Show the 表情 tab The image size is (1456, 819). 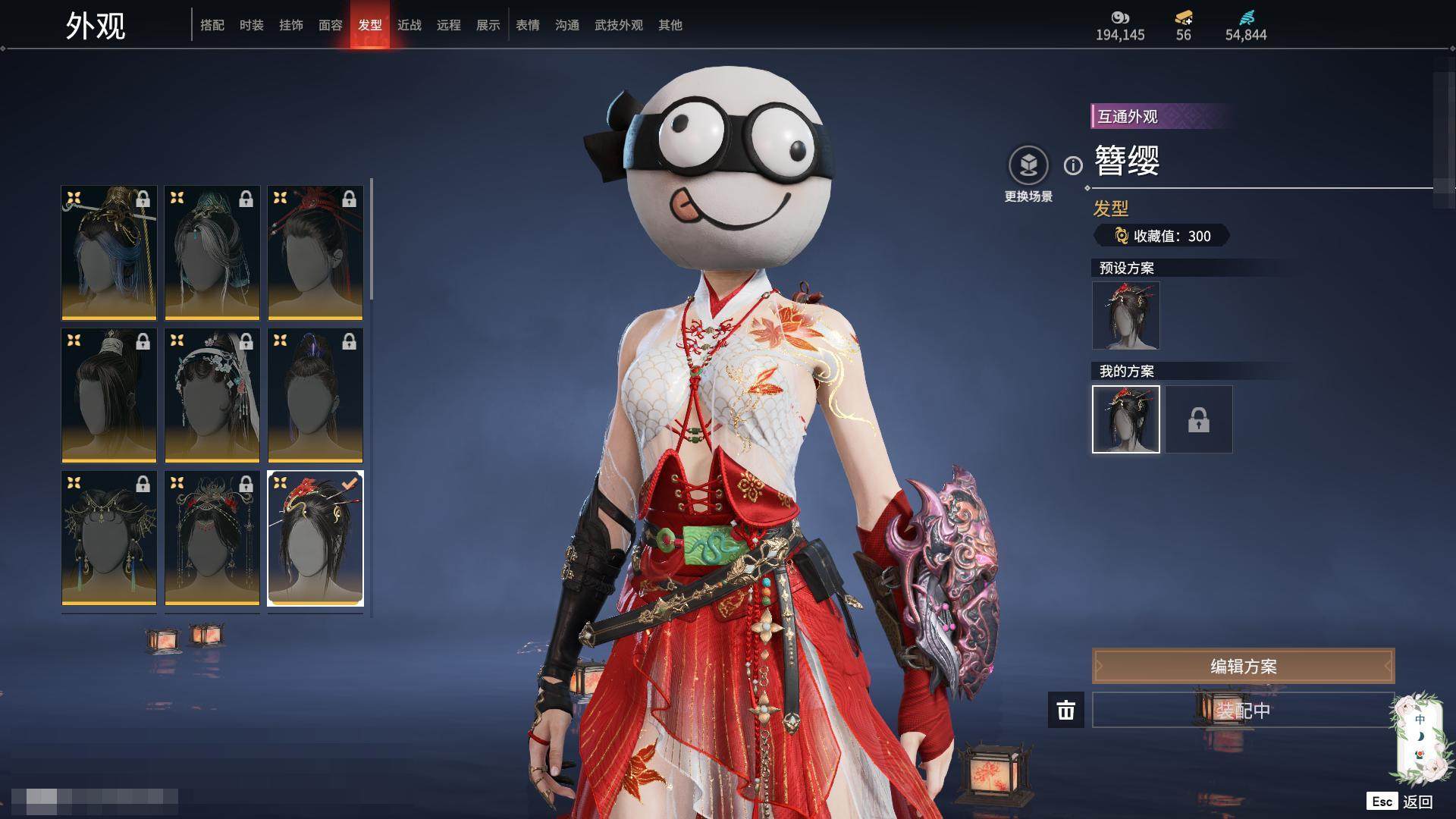528,25
